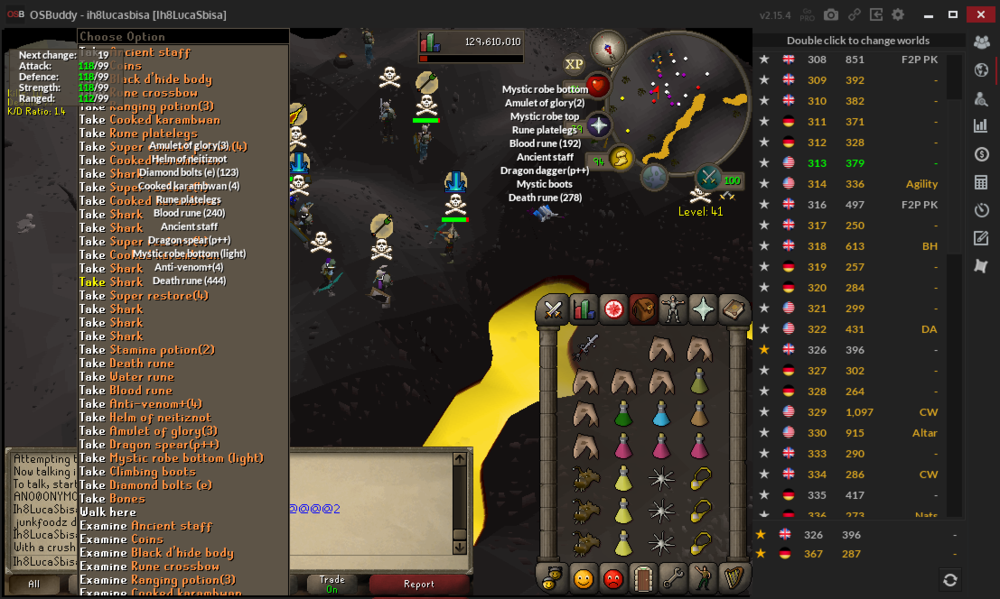Close the OSBuddy window
Image resolution: width=1000 pixels, height=599 pixels.
(x=982, y=14)
